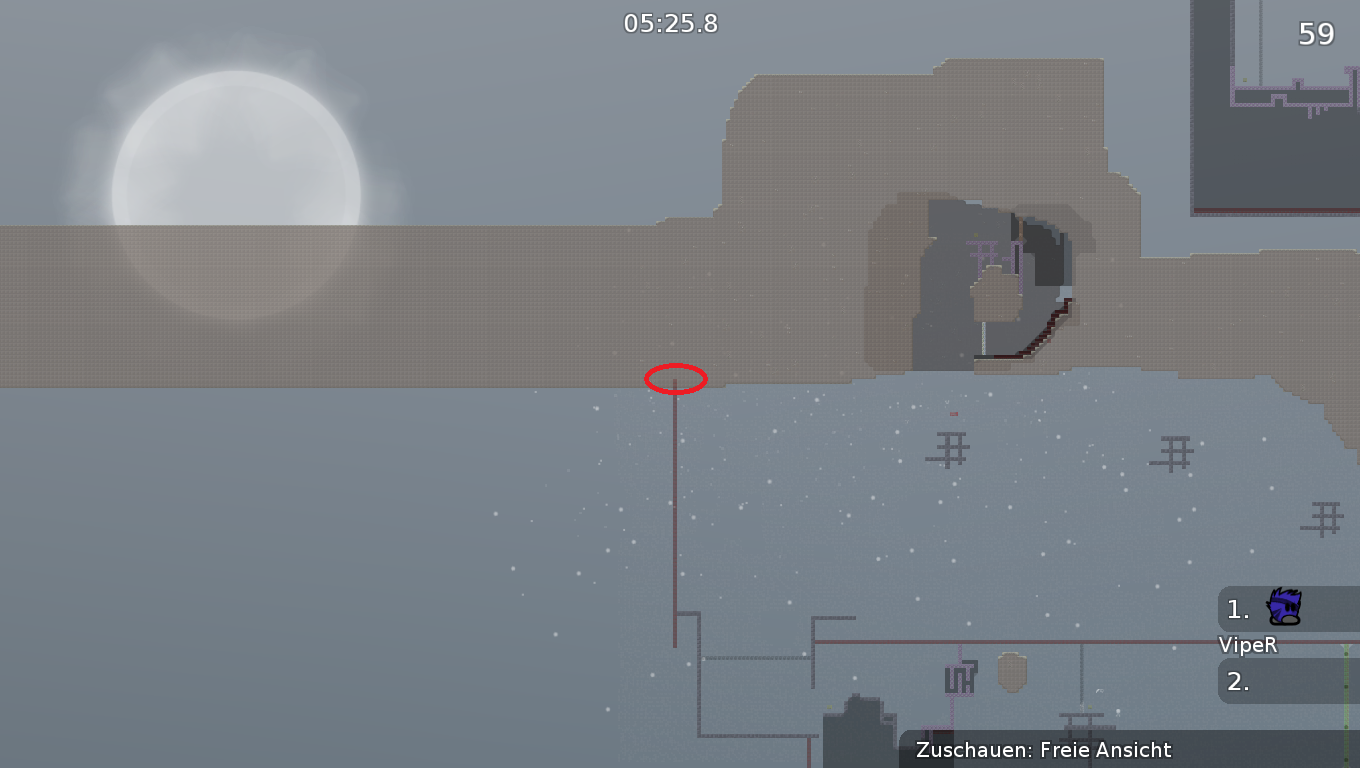The width and height of the screenshot is (1360, 768).
Task: Click the score counter showing 59
Action: [1317, 33]
